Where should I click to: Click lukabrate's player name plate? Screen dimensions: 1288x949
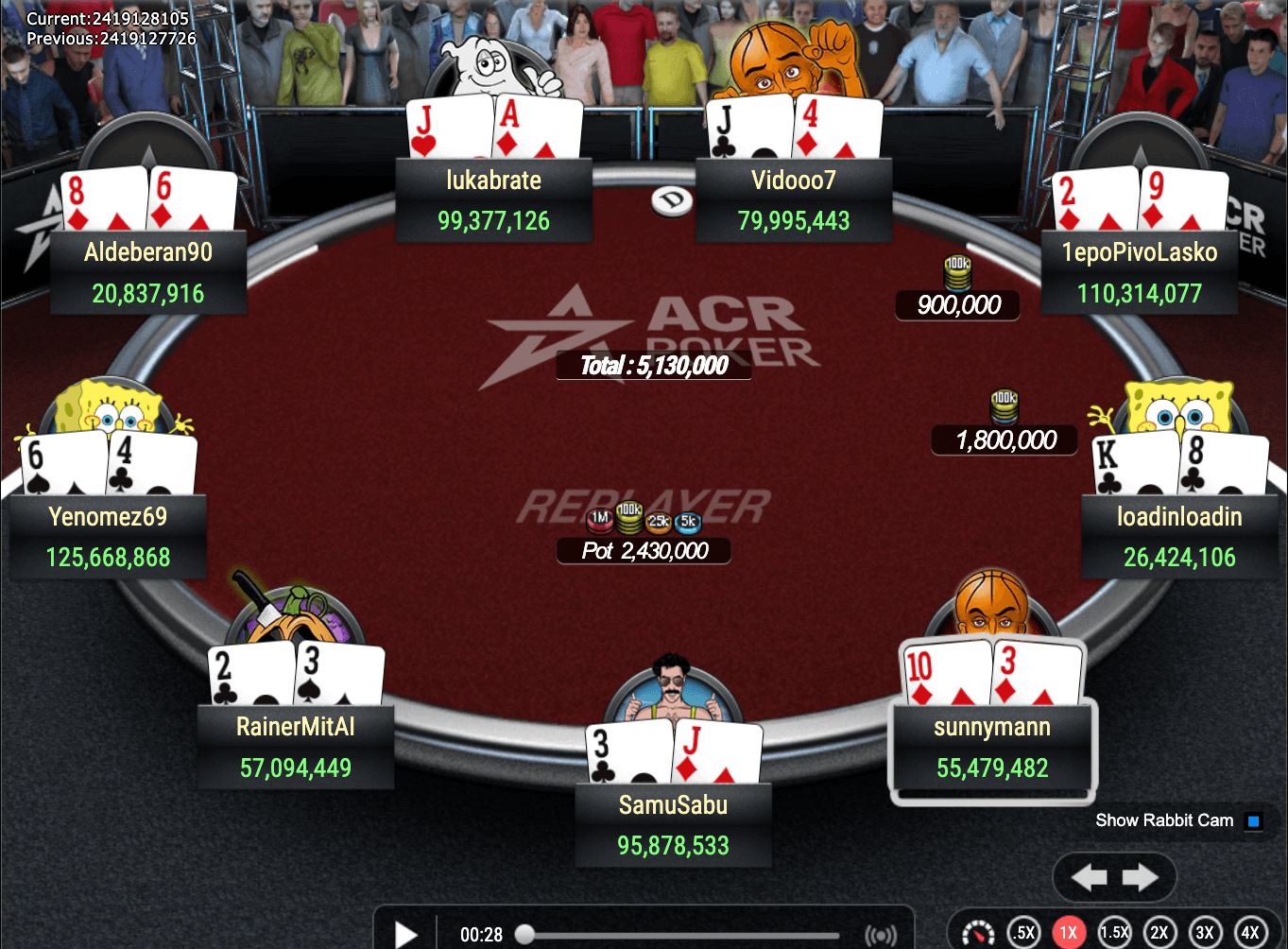point(493,200)
